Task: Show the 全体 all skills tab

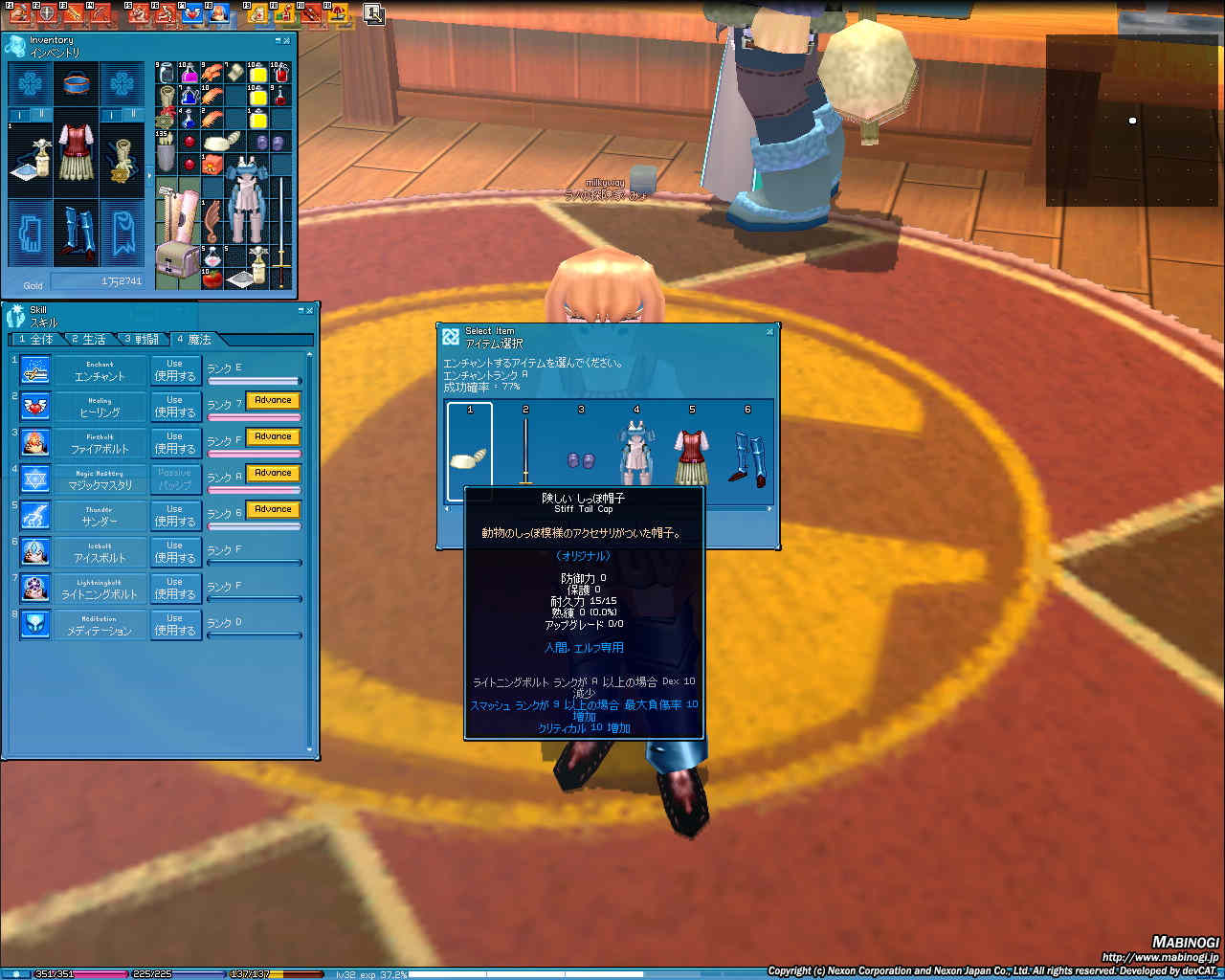Action: (x=36, y=340)
